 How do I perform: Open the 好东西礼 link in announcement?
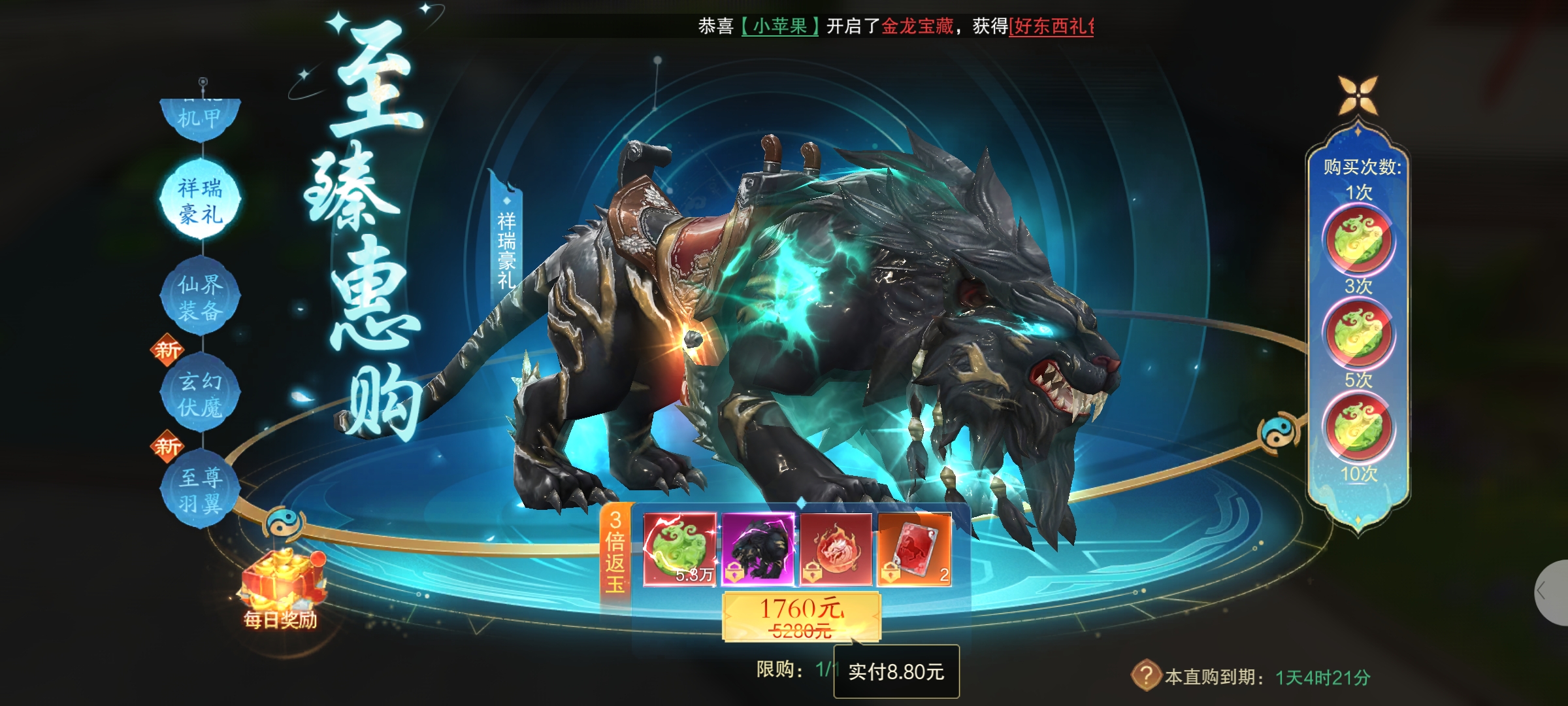pos(1051,26)
